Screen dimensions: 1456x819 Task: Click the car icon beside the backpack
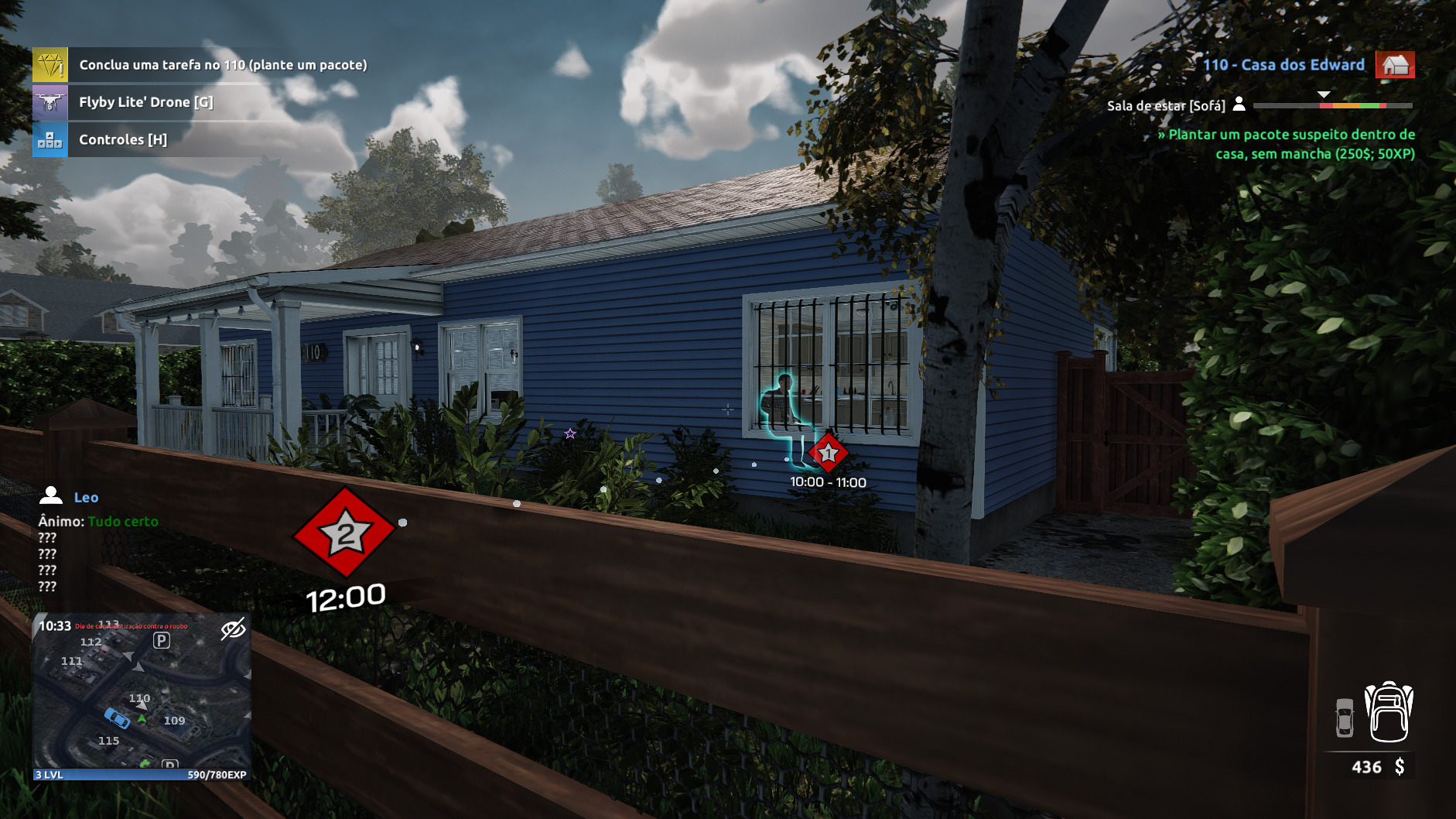tap(1345, 718)
